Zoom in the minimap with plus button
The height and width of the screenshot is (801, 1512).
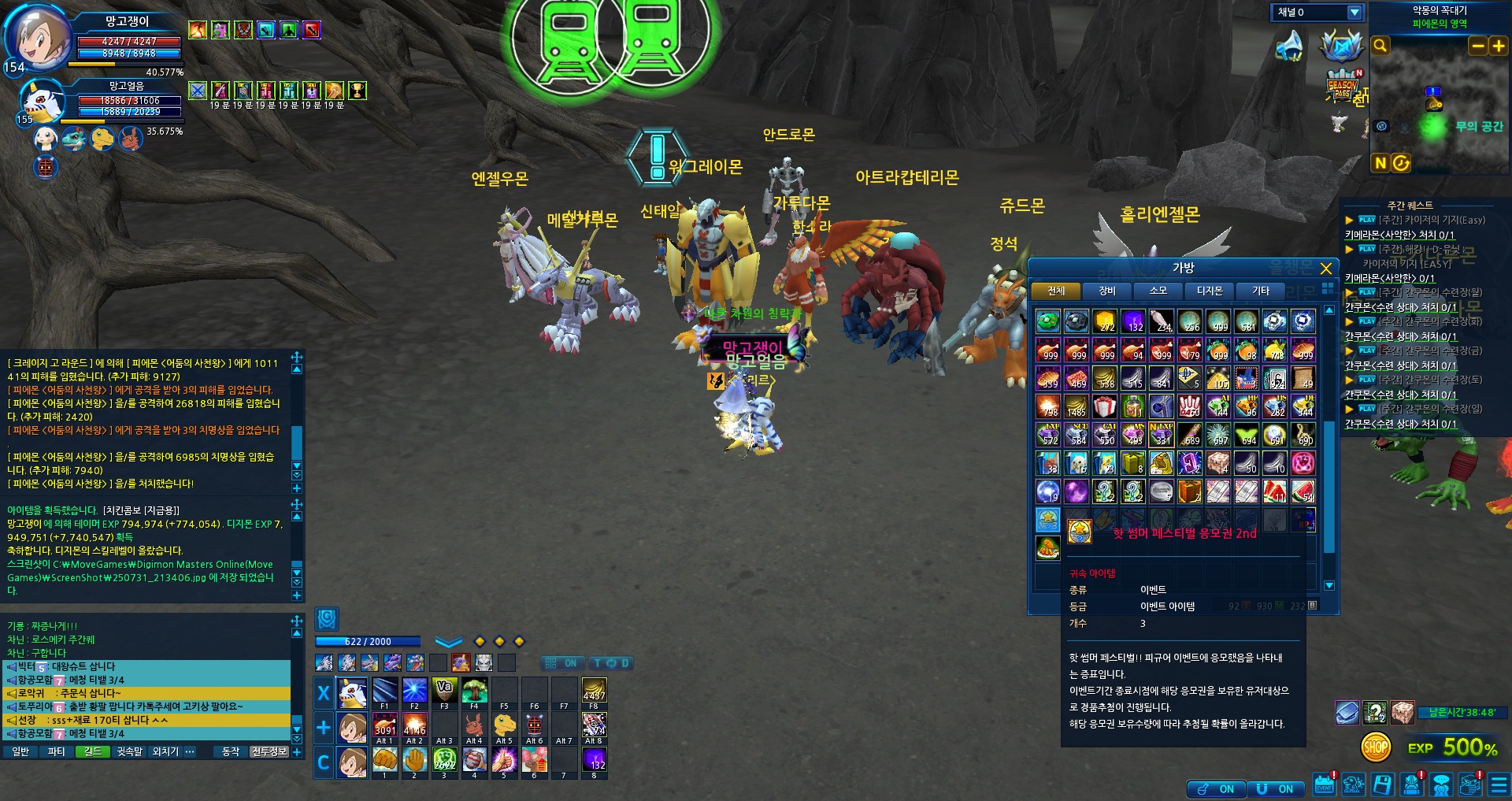(1498, 46)
